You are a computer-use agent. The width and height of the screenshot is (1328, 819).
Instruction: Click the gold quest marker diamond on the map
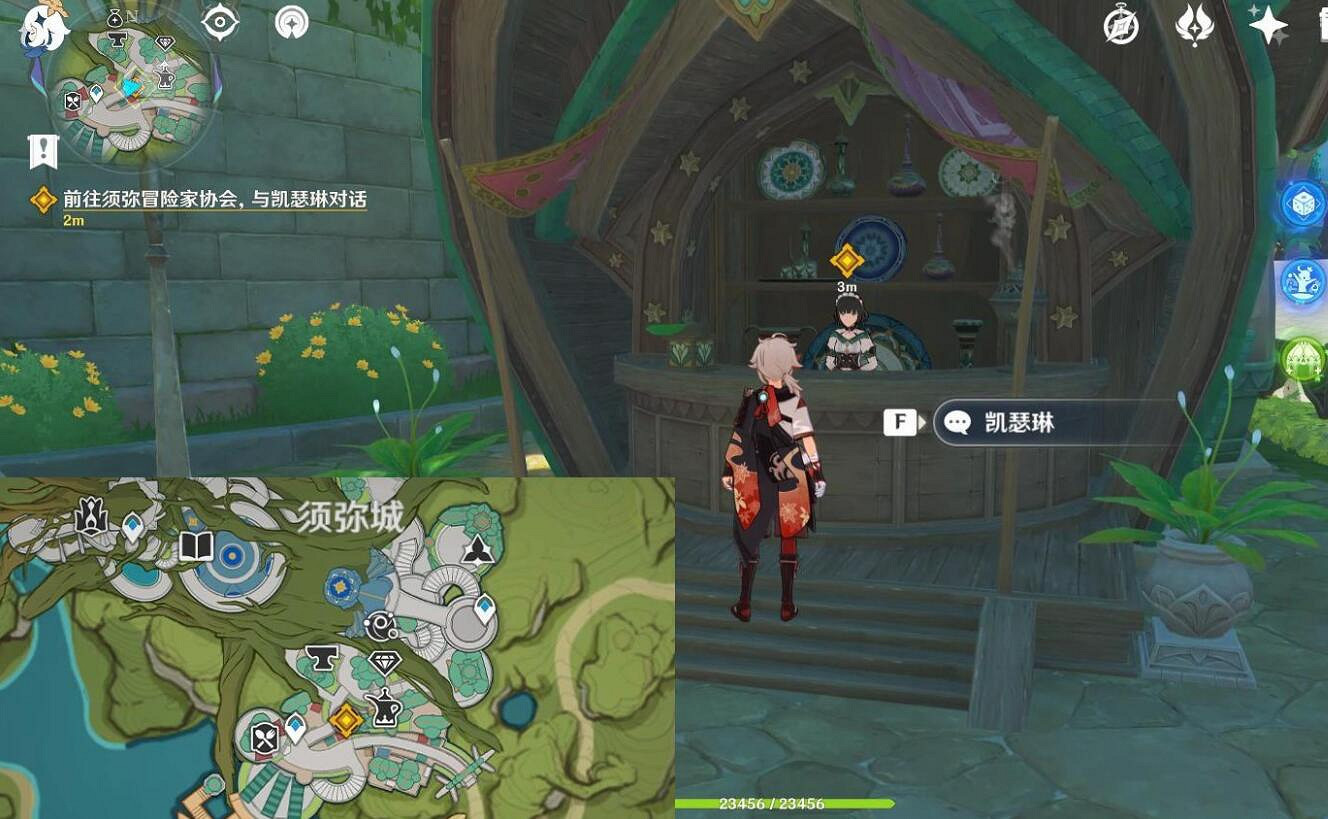[x=347, y=720]
